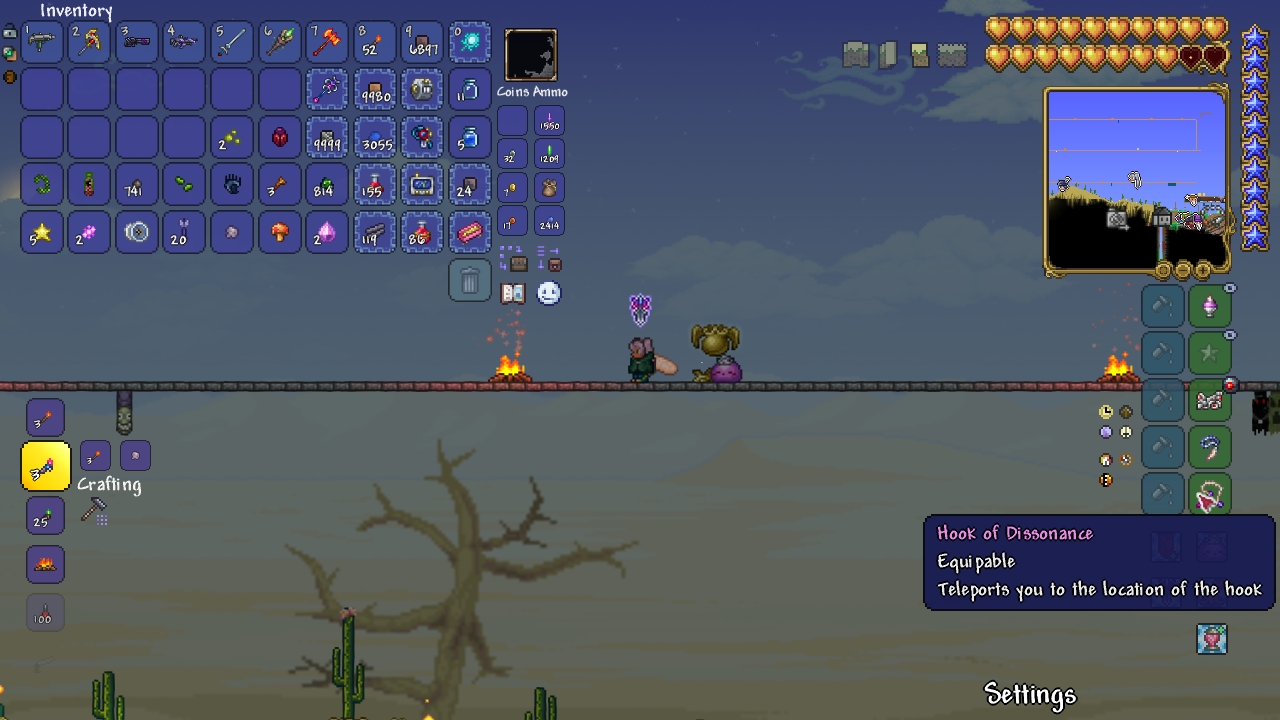Select the pink crystal item stack
The image size is (1280, 720).
pyautogui.click(x=327, y=232)
